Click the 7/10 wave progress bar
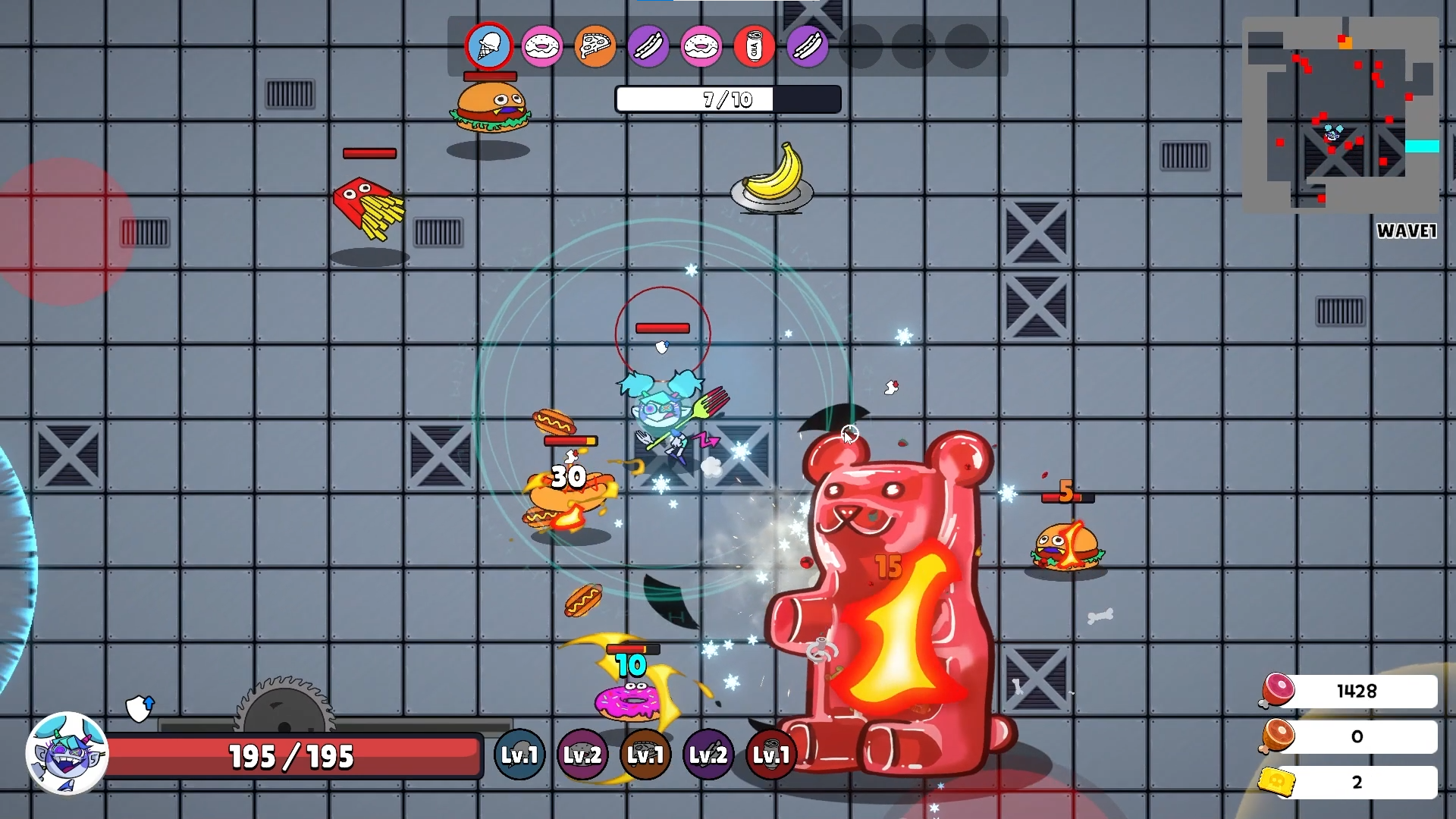The height and width of the screenshot is (819, 1456). click(726, 99)
